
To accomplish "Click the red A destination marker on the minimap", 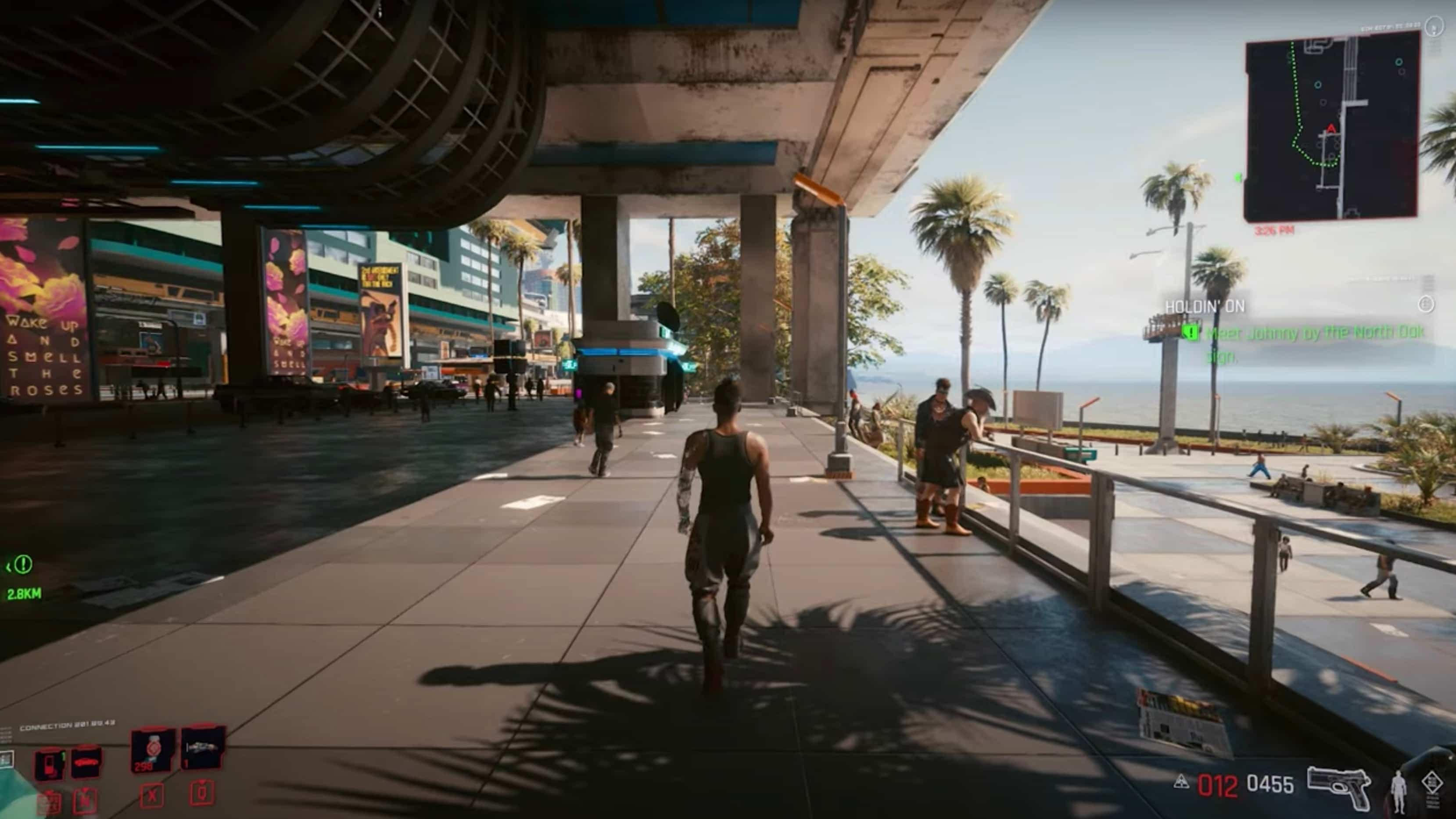I will [x=1331, y=129].
